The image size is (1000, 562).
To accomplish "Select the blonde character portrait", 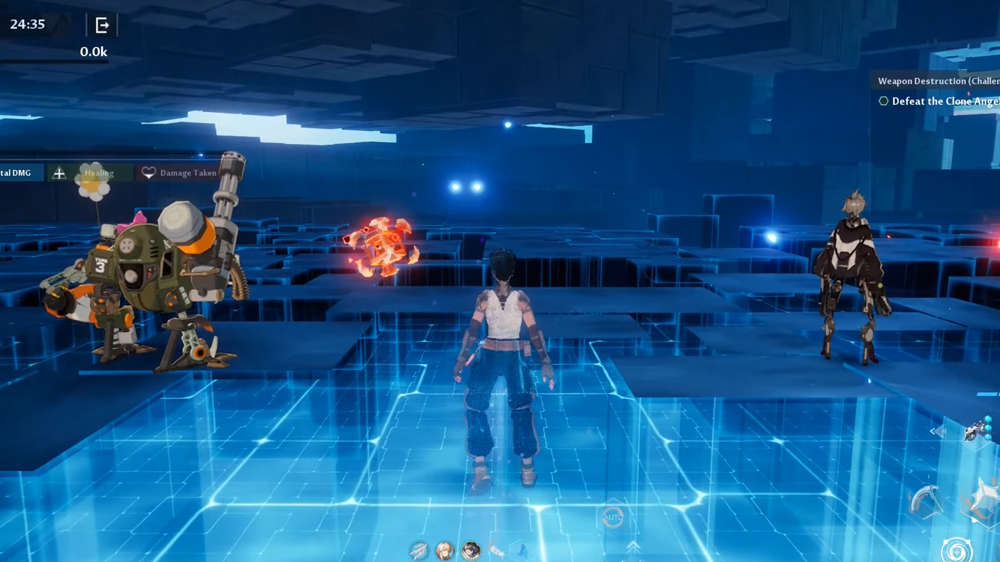I will click(x=444, y=550).
